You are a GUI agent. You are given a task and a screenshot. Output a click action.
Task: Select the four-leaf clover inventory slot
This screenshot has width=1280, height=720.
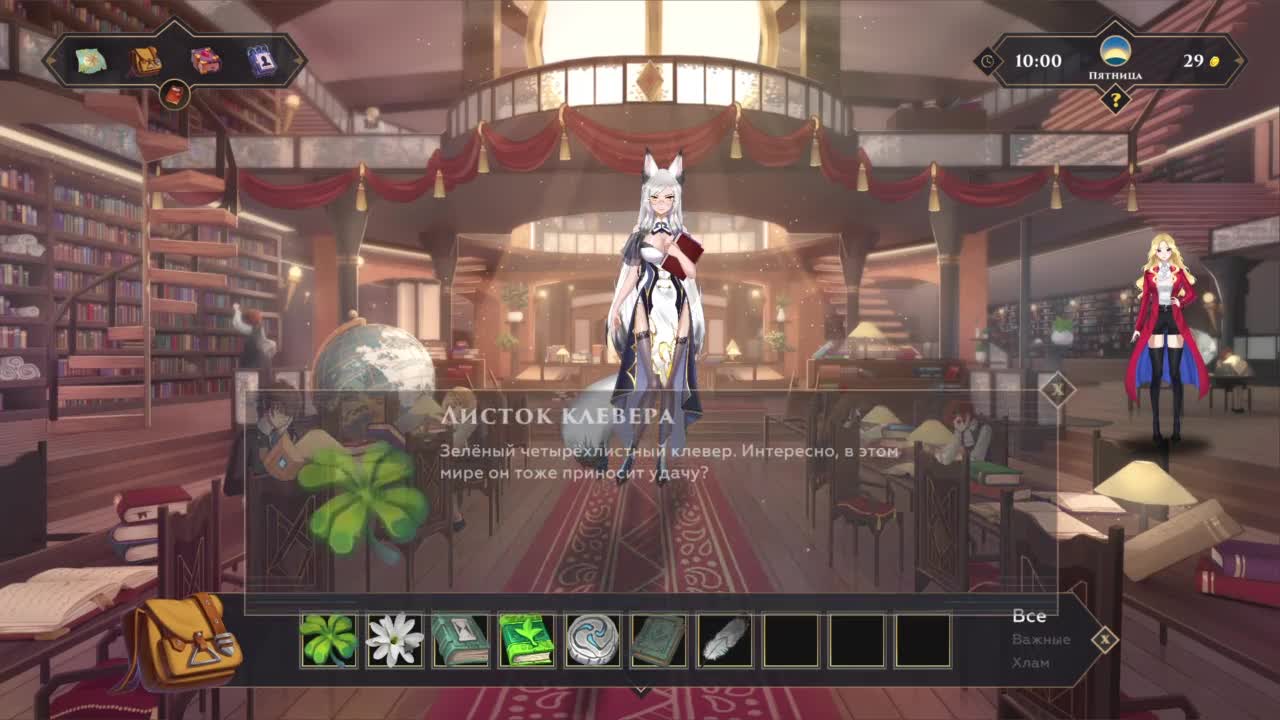pos(329,640)
